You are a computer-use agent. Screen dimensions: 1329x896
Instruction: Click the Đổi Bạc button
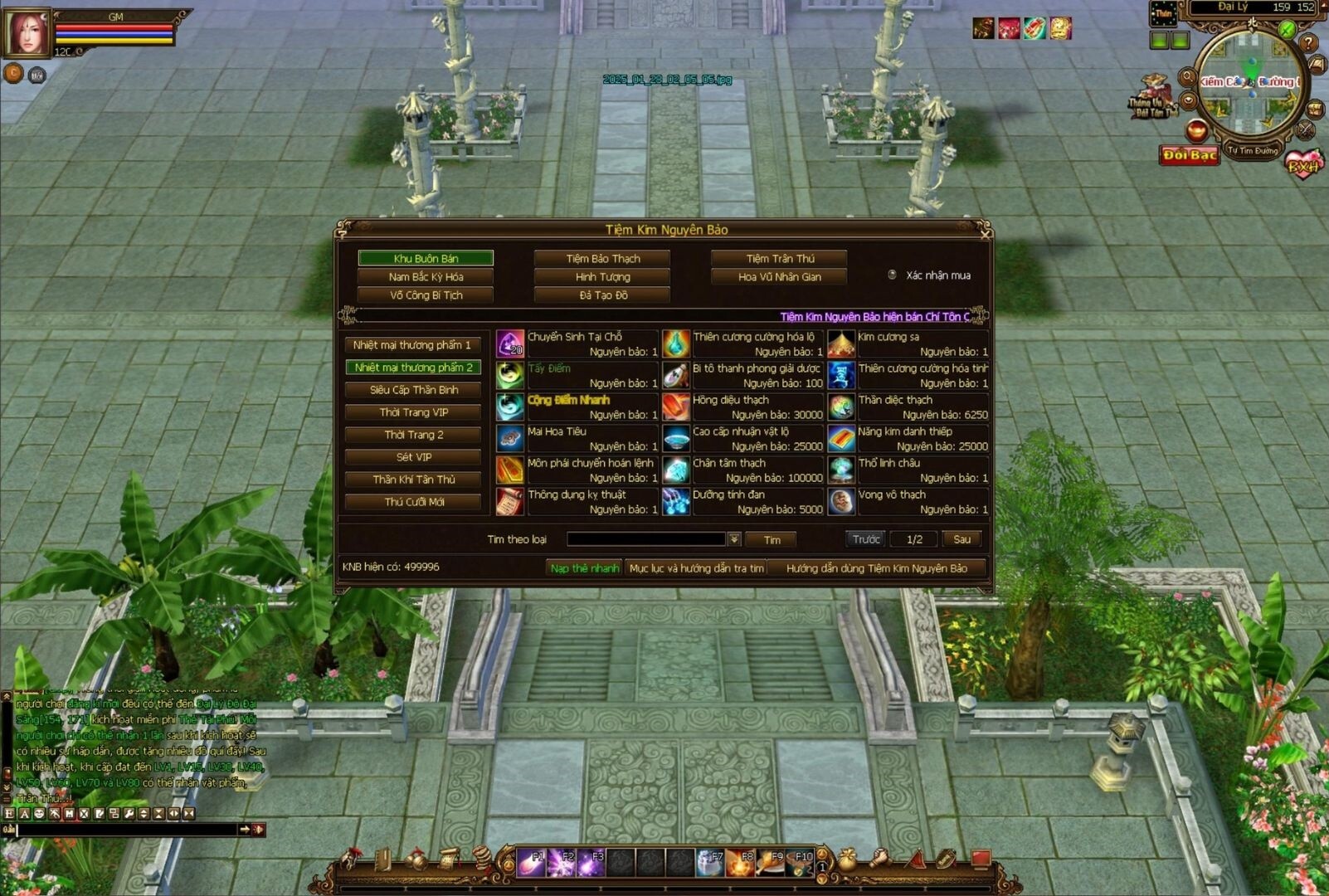click(x=1189, y=155)
